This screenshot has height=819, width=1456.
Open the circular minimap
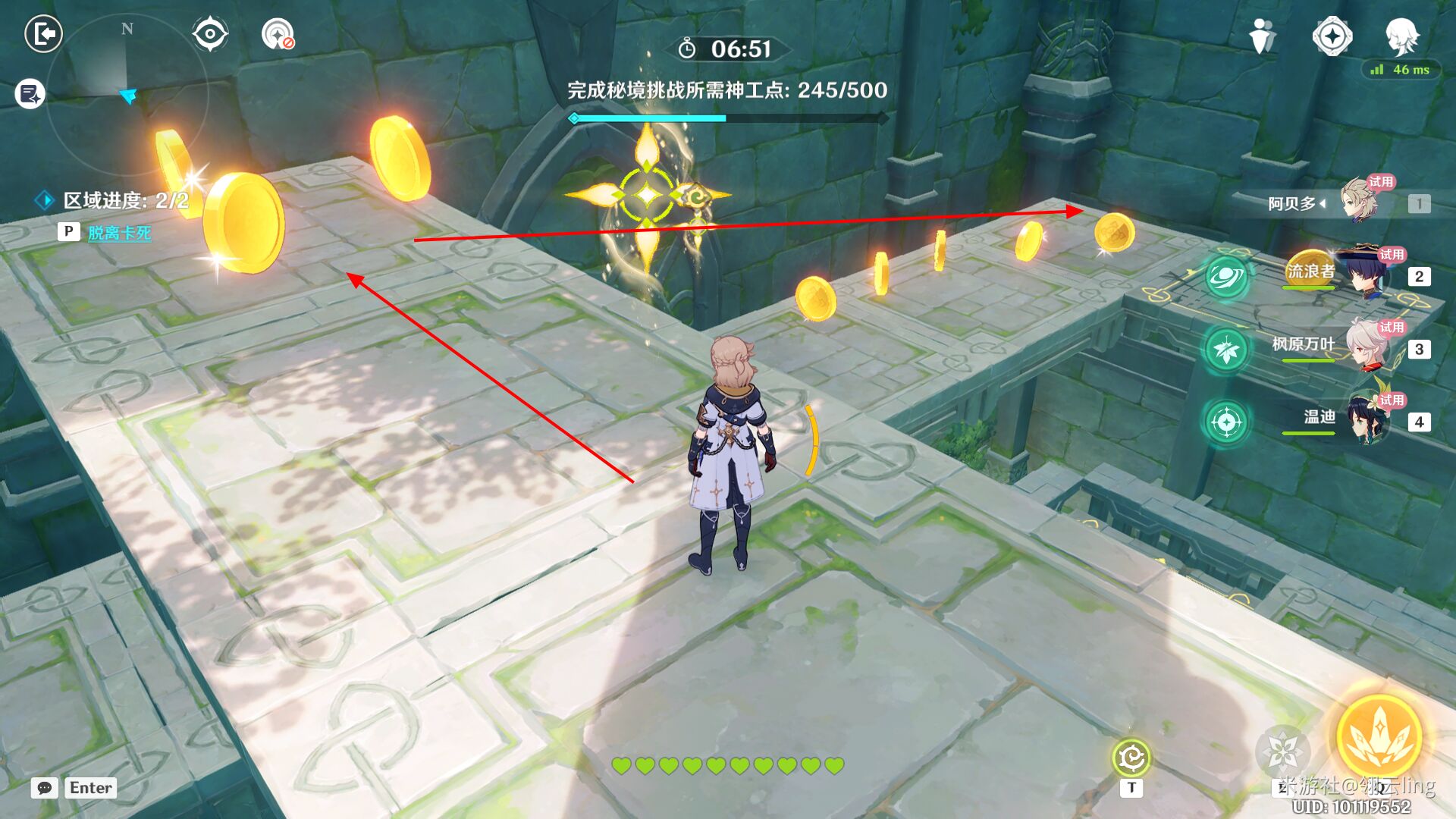click(126, 95)
